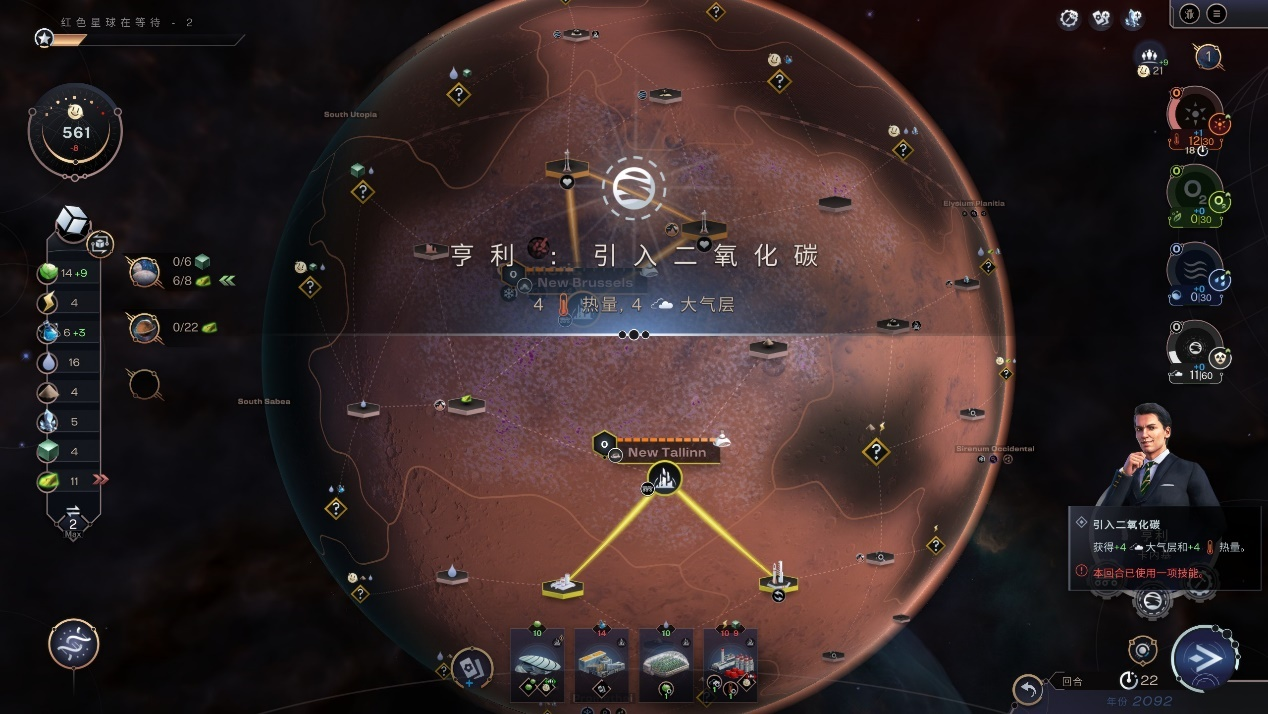Screen dimensions: 1268x714
Task: Select the orange planet project with 0/22
Action: tap(145, 327)
